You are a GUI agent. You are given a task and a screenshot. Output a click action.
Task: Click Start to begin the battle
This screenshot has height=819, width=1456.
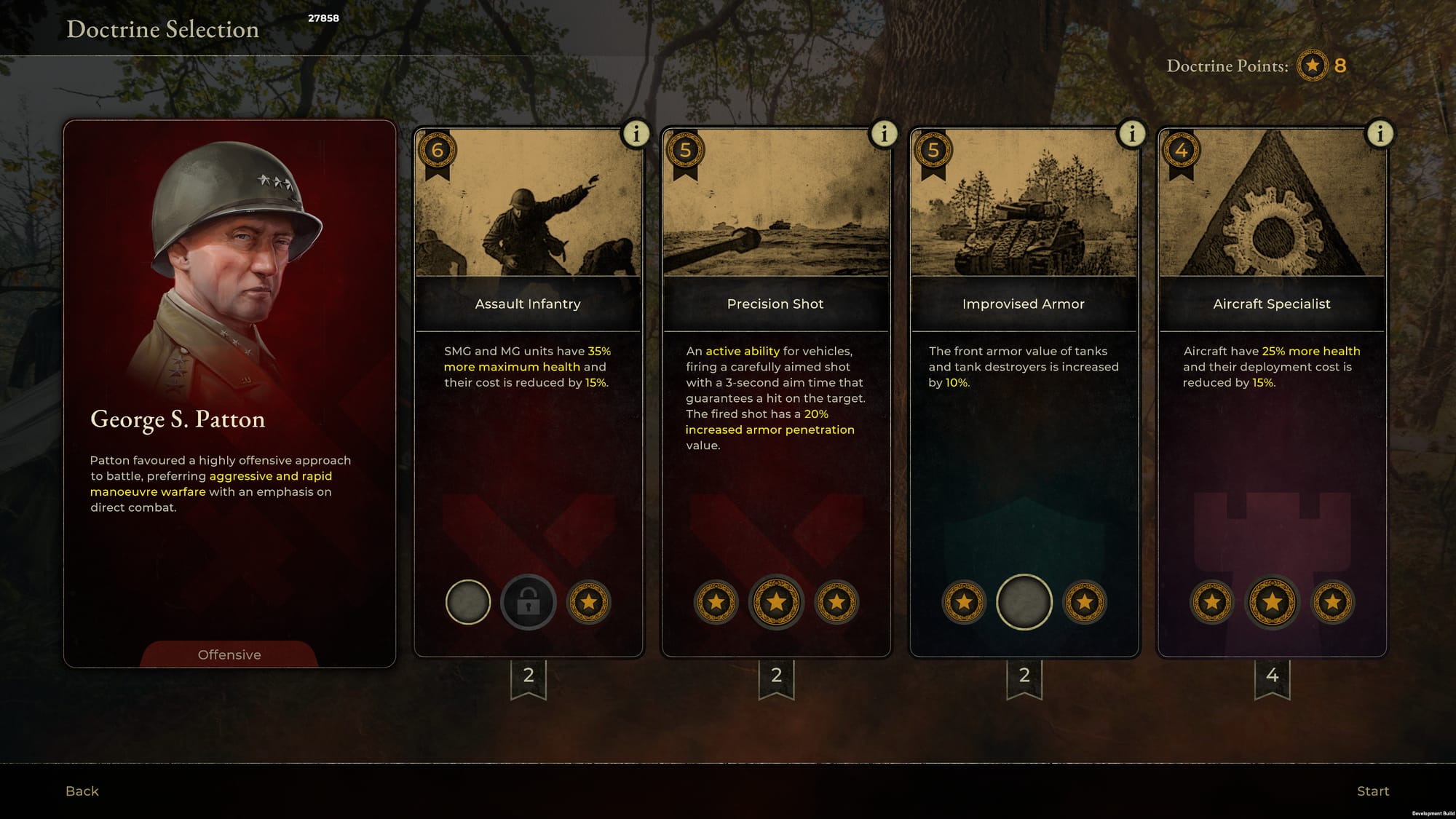pos(1372,791)
